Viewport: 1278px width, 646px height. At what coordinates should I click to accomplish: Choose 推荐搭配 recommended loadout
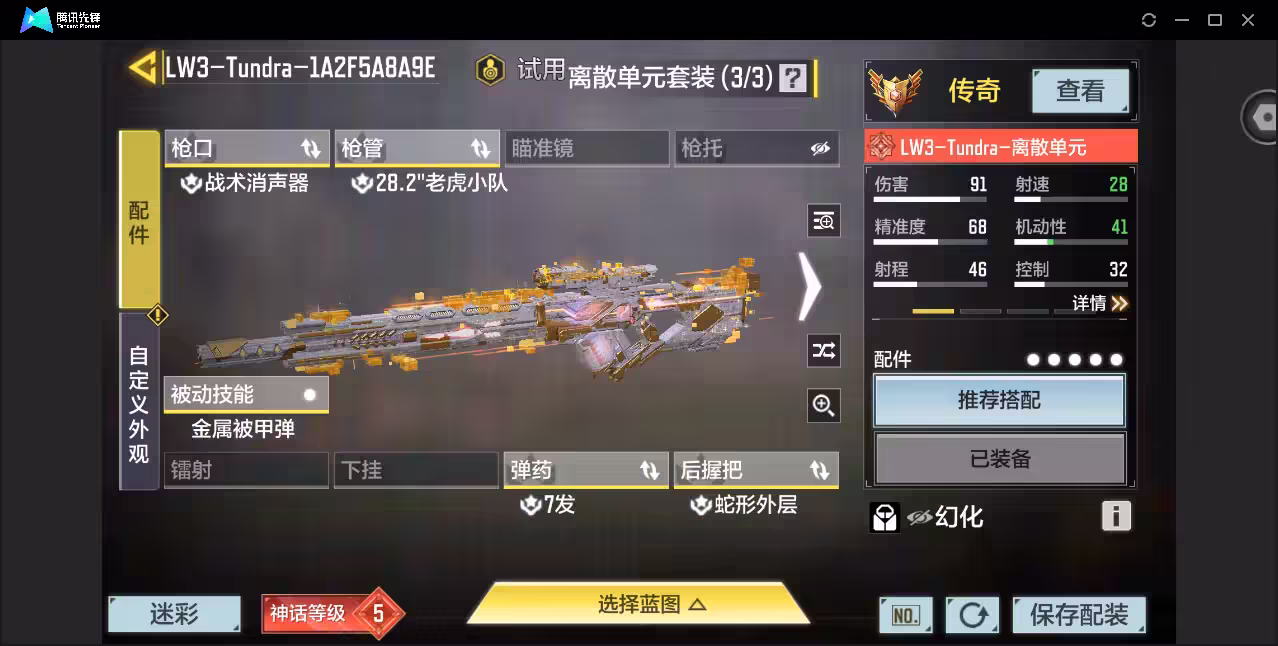[x=999, y=401]
